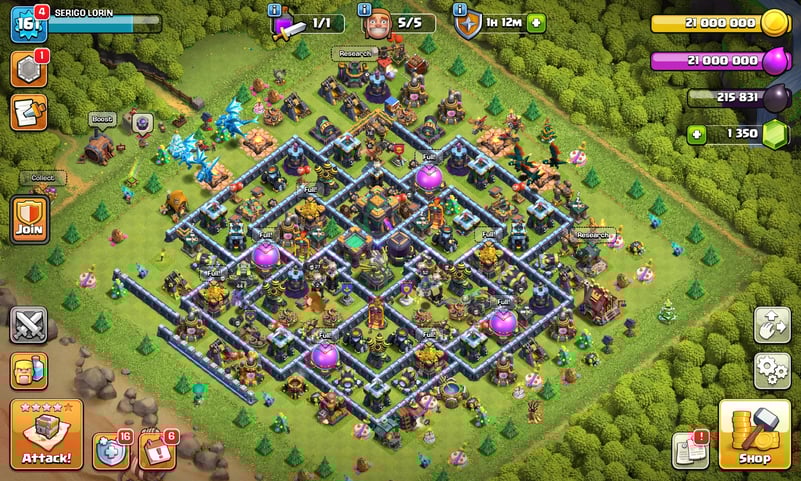Screen dimensions: 801x481
Task: Open the Shop
Action: (754, 435)
